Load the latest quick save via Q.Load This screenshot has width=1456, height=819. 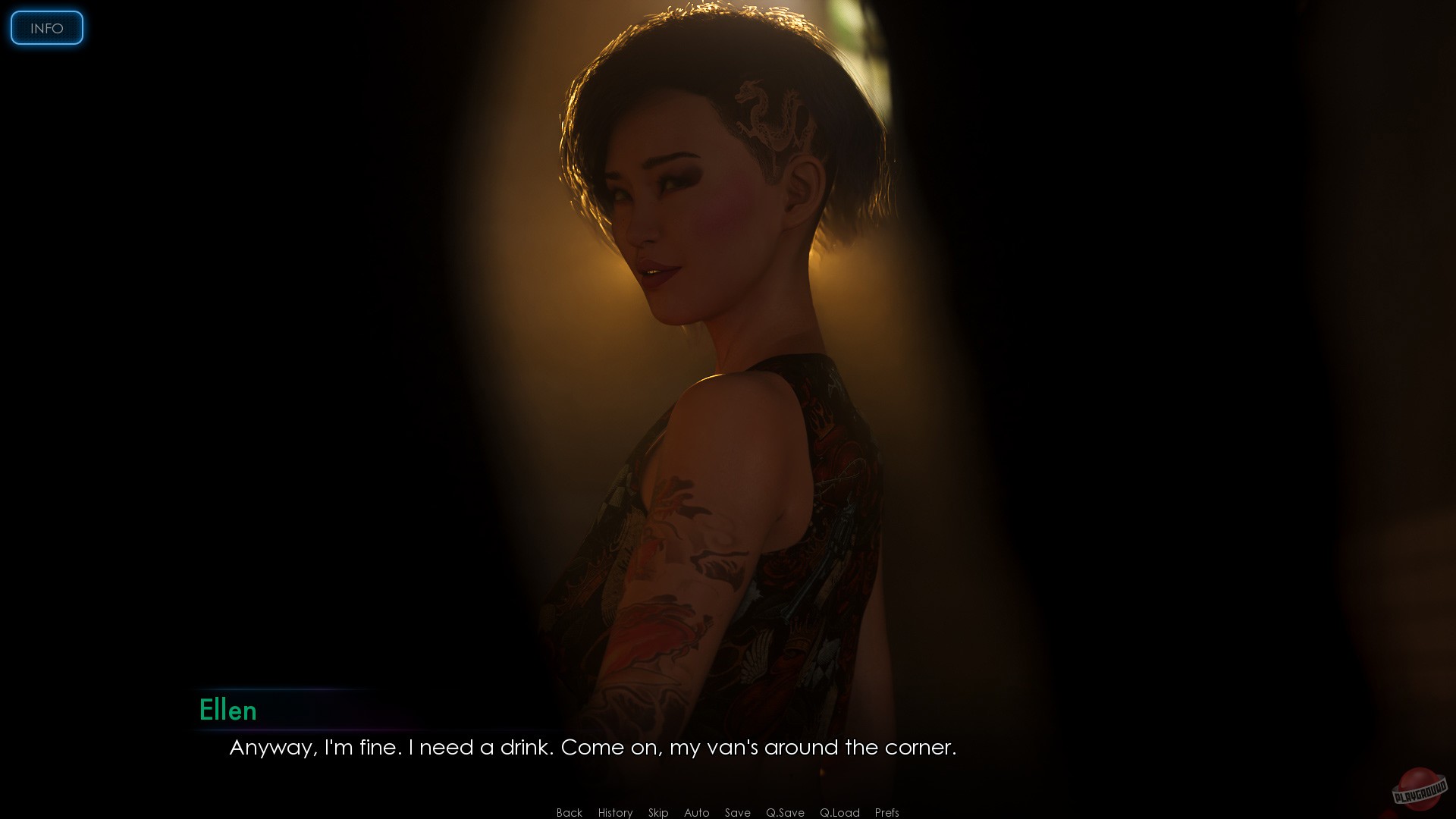pyautogui.click(x=839, y=812)
